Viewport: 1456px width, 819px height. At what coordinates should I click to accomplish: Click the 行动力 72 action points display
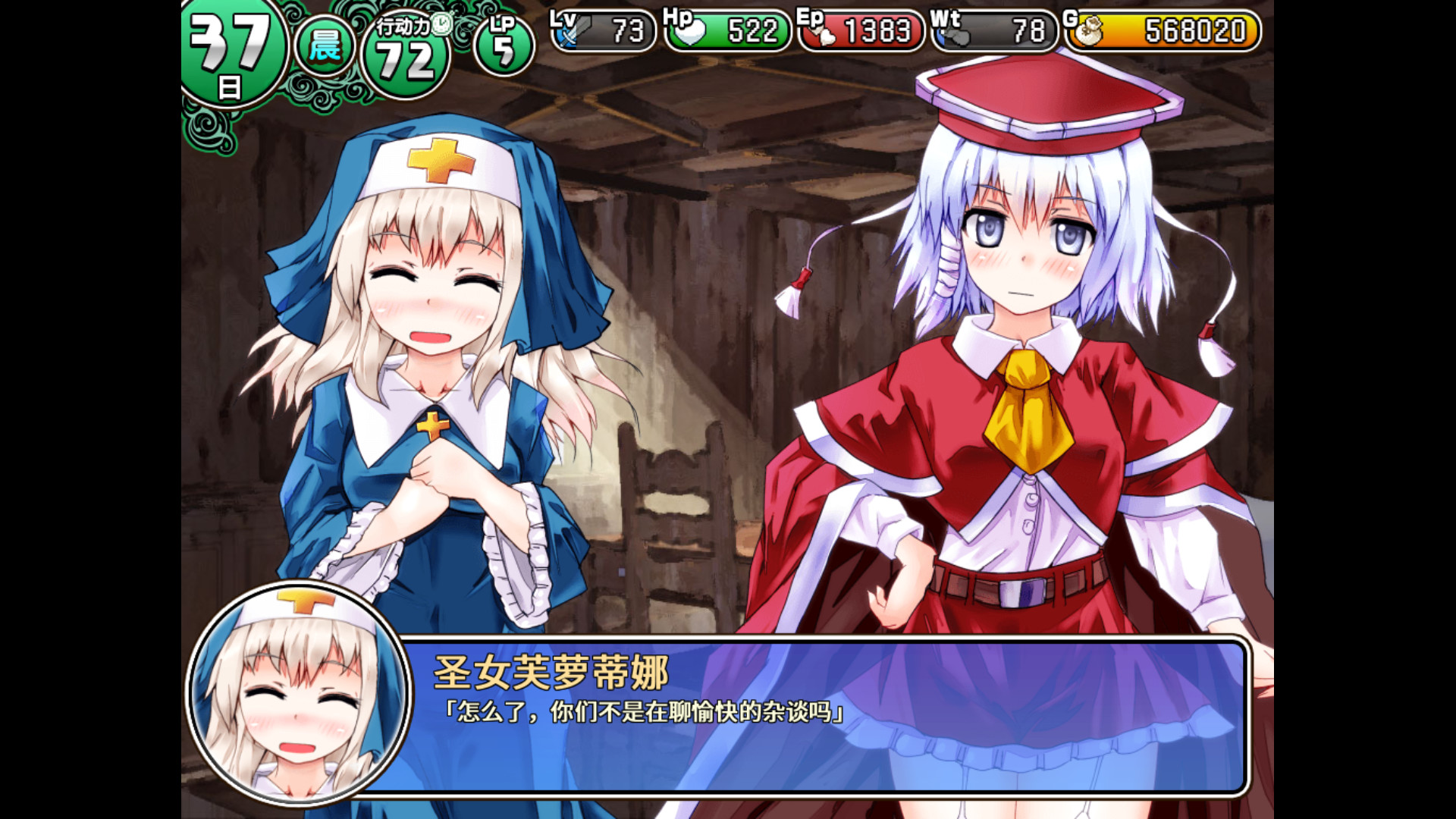(x=407, y=55)
